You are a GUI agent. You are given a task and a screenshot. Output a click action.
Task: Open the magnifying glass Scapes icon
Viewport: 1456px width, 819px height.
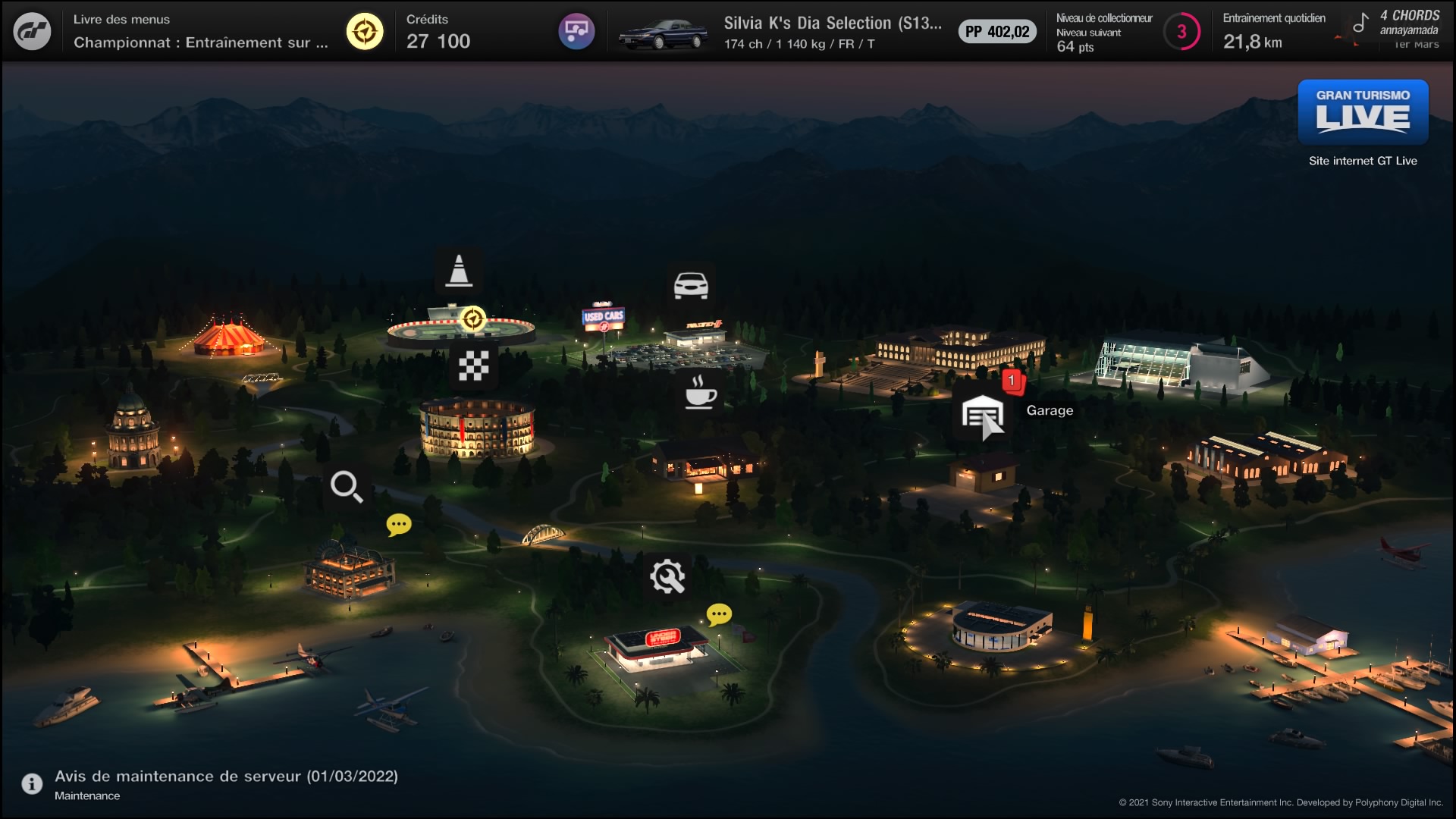(x=347, y=487)
